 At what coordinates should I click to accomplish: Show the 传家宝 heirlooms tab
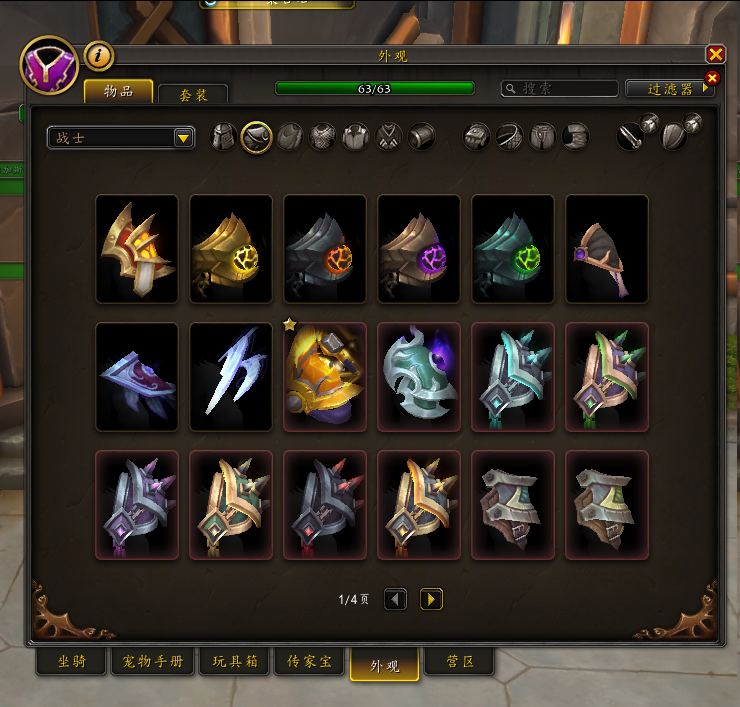point(309,662)
